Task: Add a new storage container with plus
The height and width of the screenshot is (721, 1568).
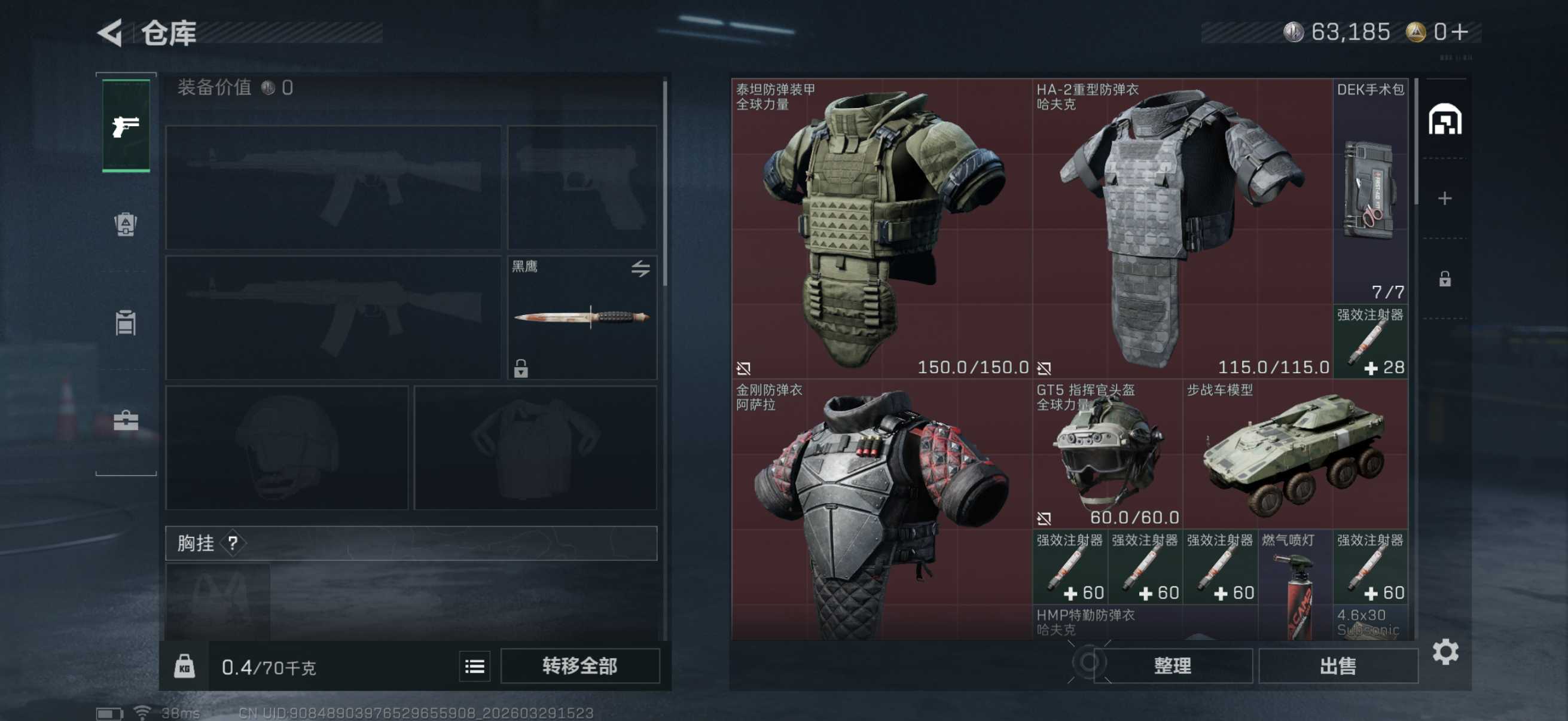Action: click(1444, 198)
